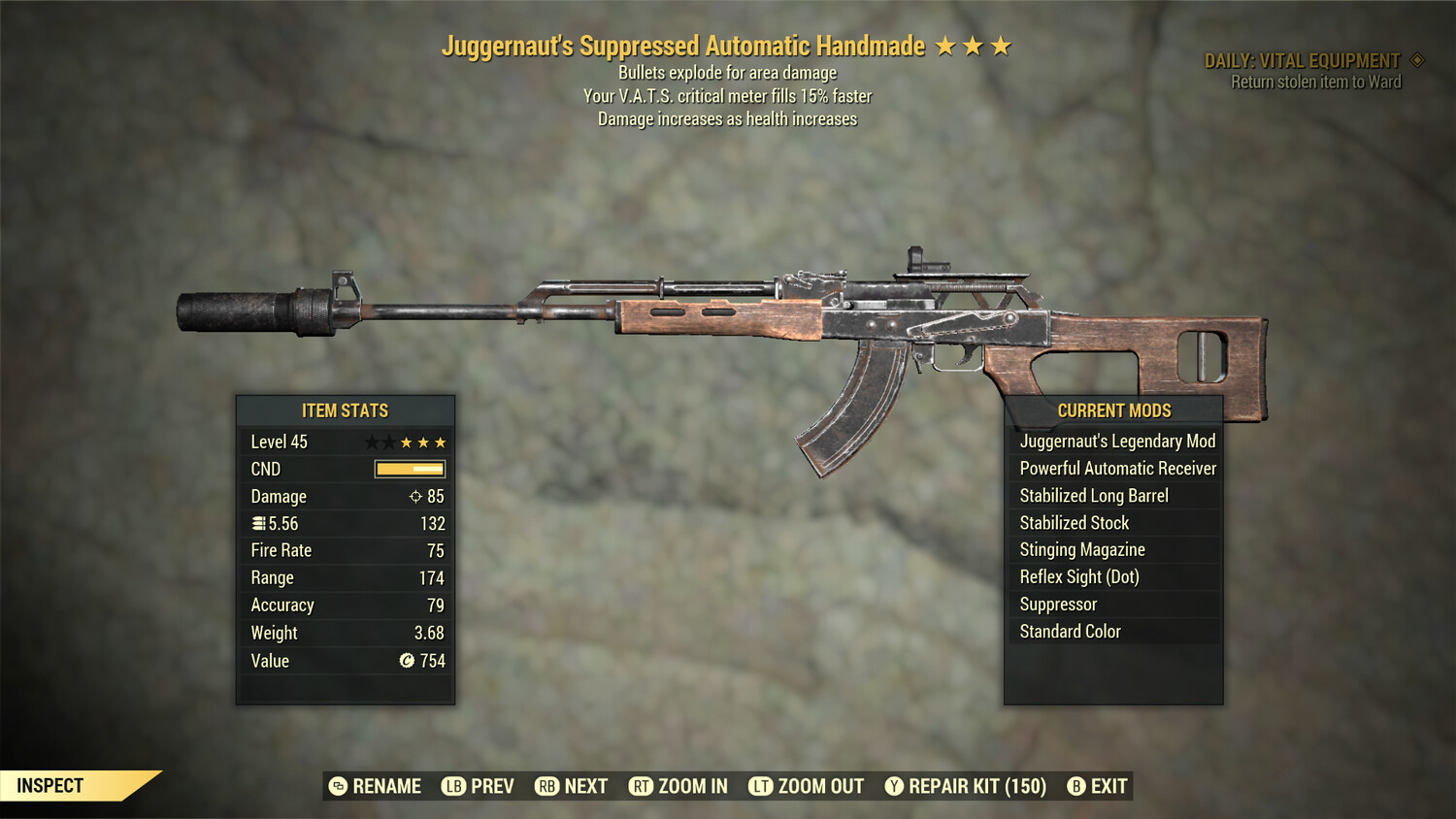This screenshot has width=1456, height=819.
Task: Click the CND condition bar
Action: pyautogui.click(x=408, y=469)
